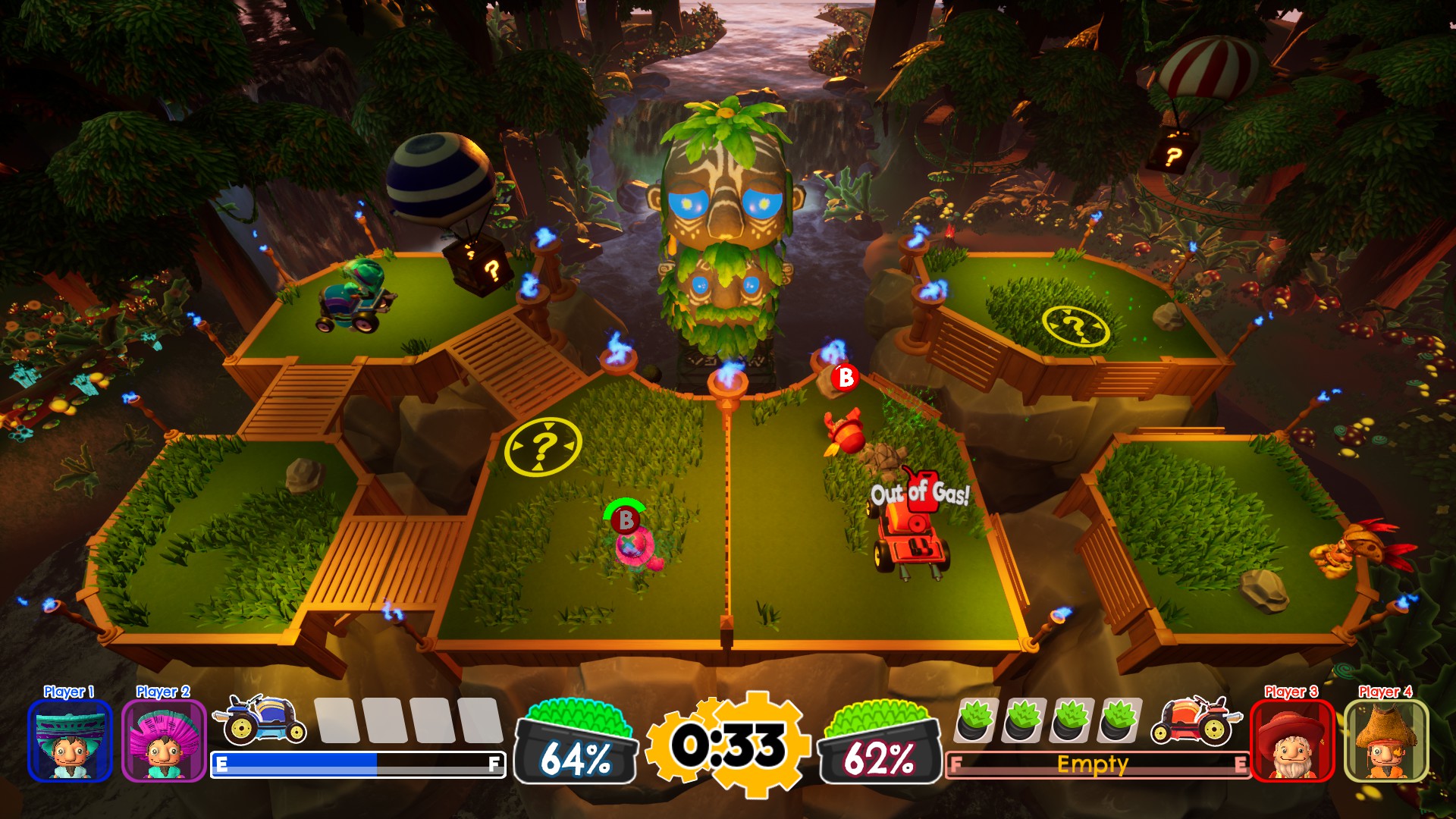1456x819 pixels.
Task: Click the red team's Empty fuel bar
Action: pos(1092,764)
